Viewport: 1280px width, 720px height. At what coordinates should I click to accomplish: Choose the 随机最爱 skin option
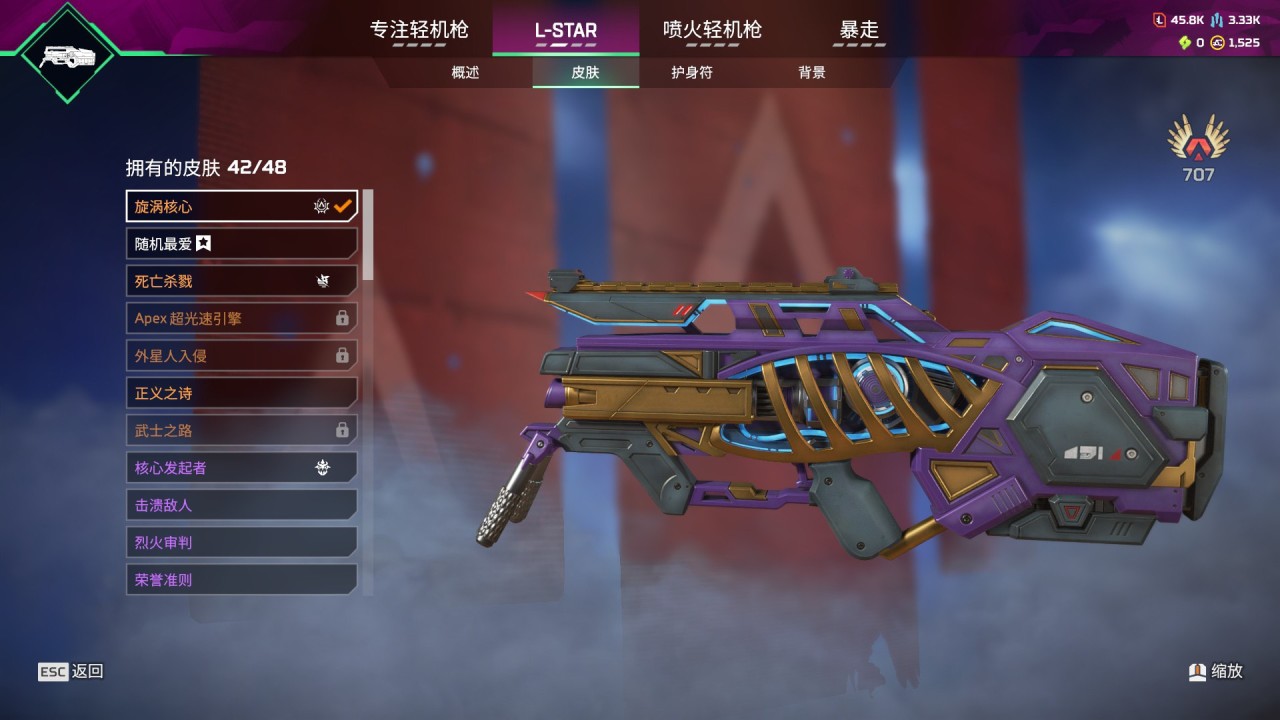[241, 243]
